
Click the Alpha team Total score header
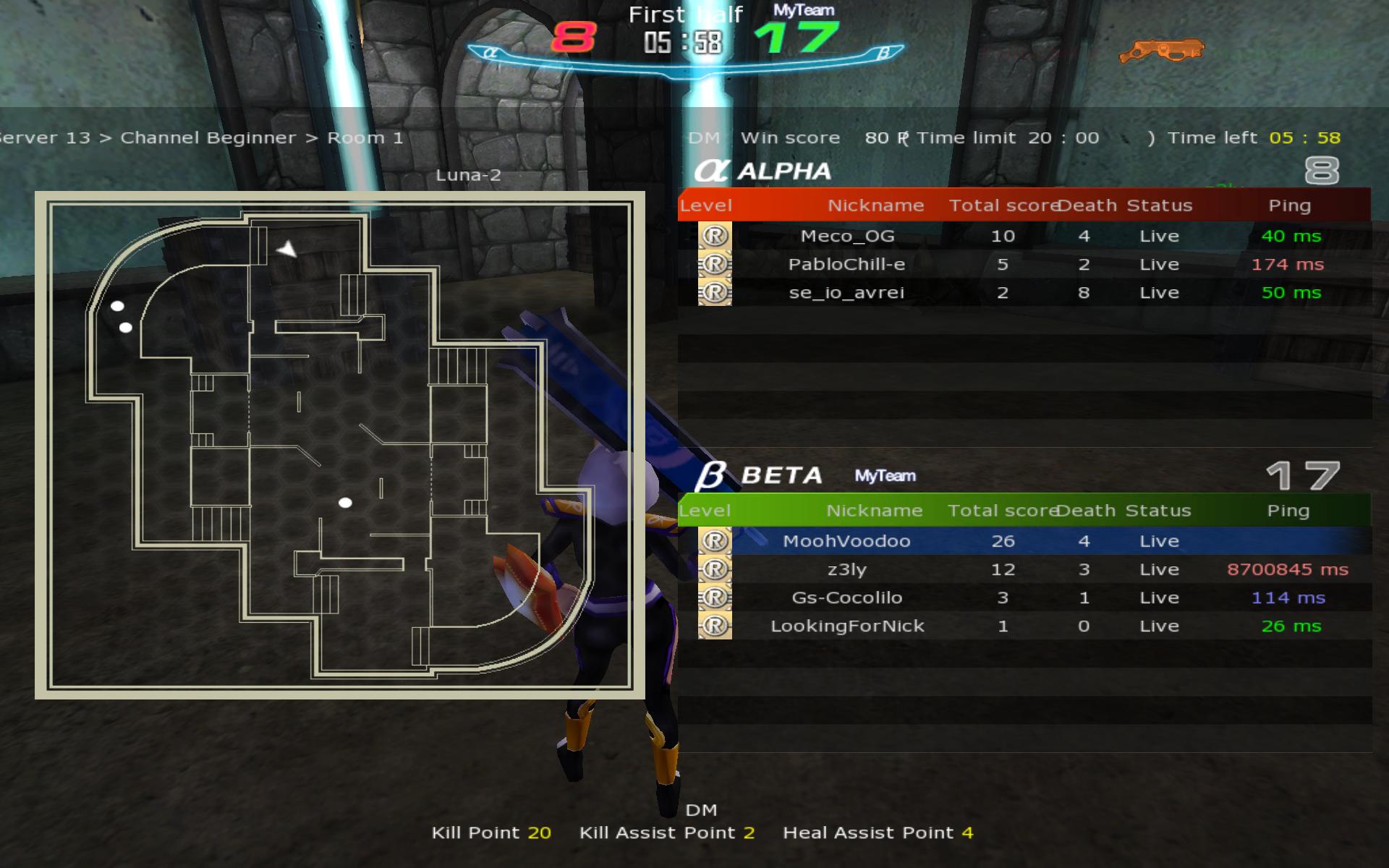tap(1002, 205)
